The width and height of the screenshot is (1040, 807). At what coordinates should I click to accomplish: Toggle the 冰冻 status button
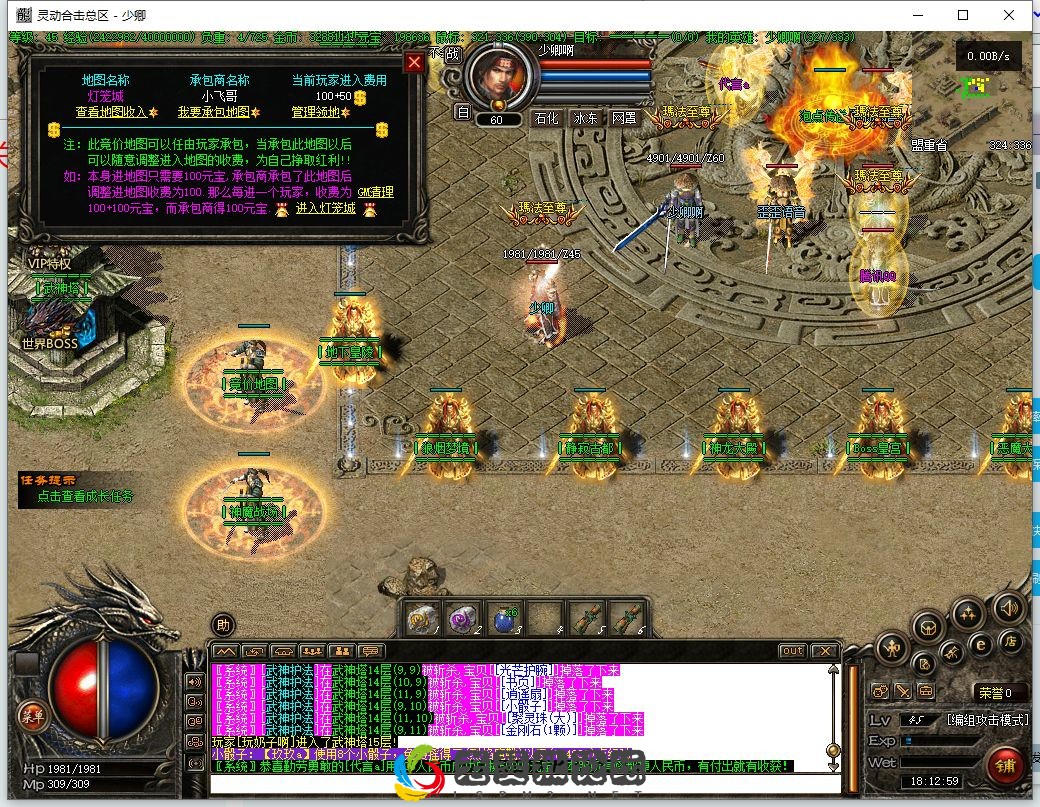pyautogui.click(x=585, y=118)
